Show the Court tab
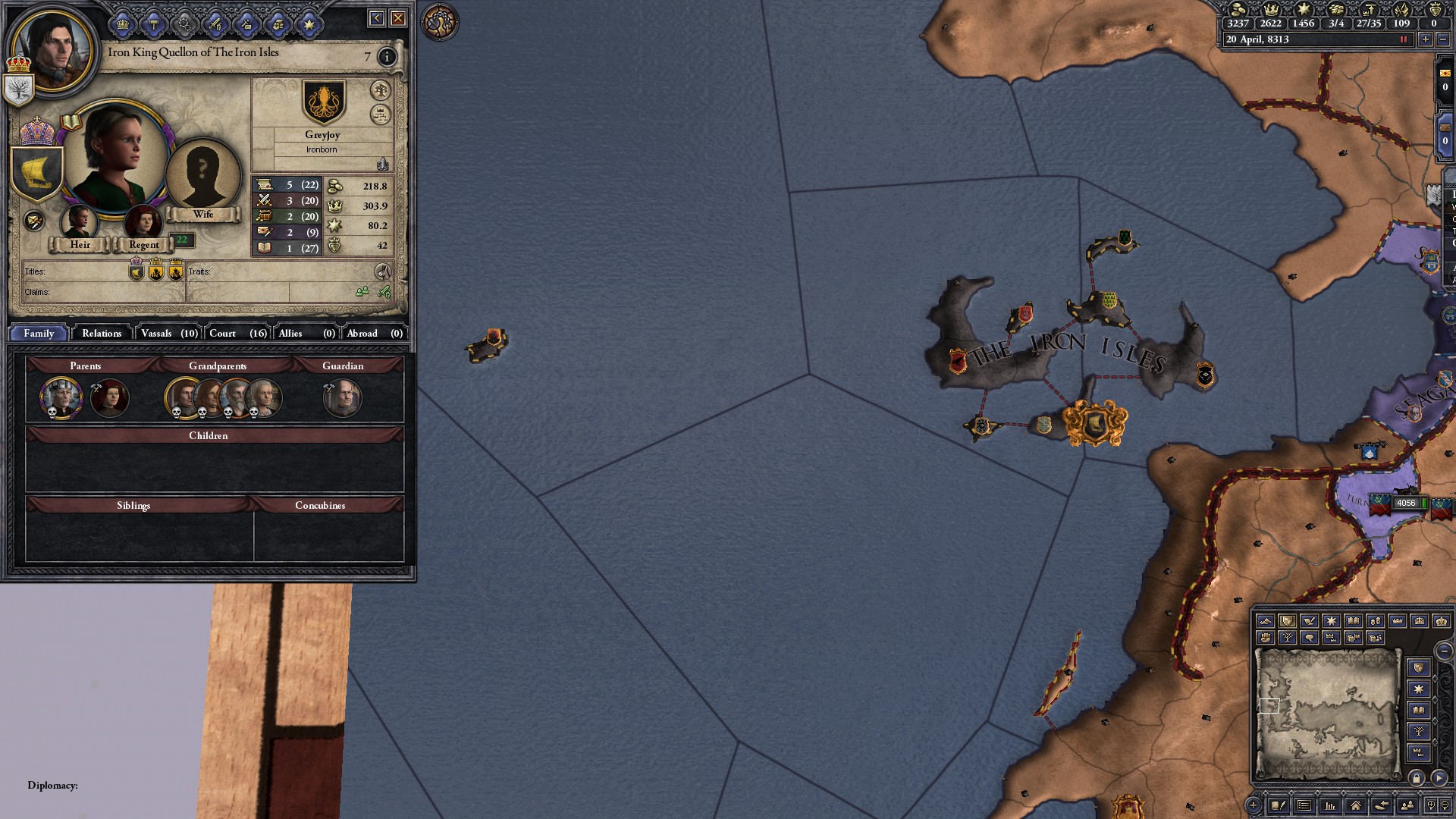 237,333
